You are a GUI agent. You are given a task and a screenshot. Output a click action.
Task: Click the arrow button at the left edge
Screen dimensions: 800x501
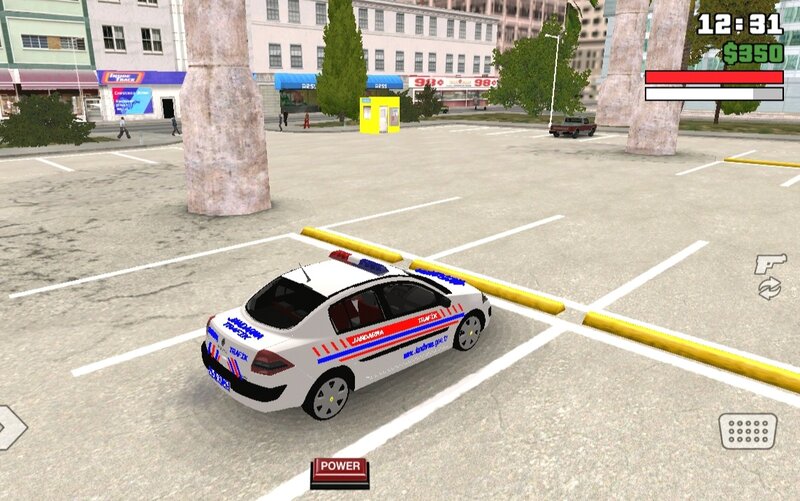[x=10, y=427]
